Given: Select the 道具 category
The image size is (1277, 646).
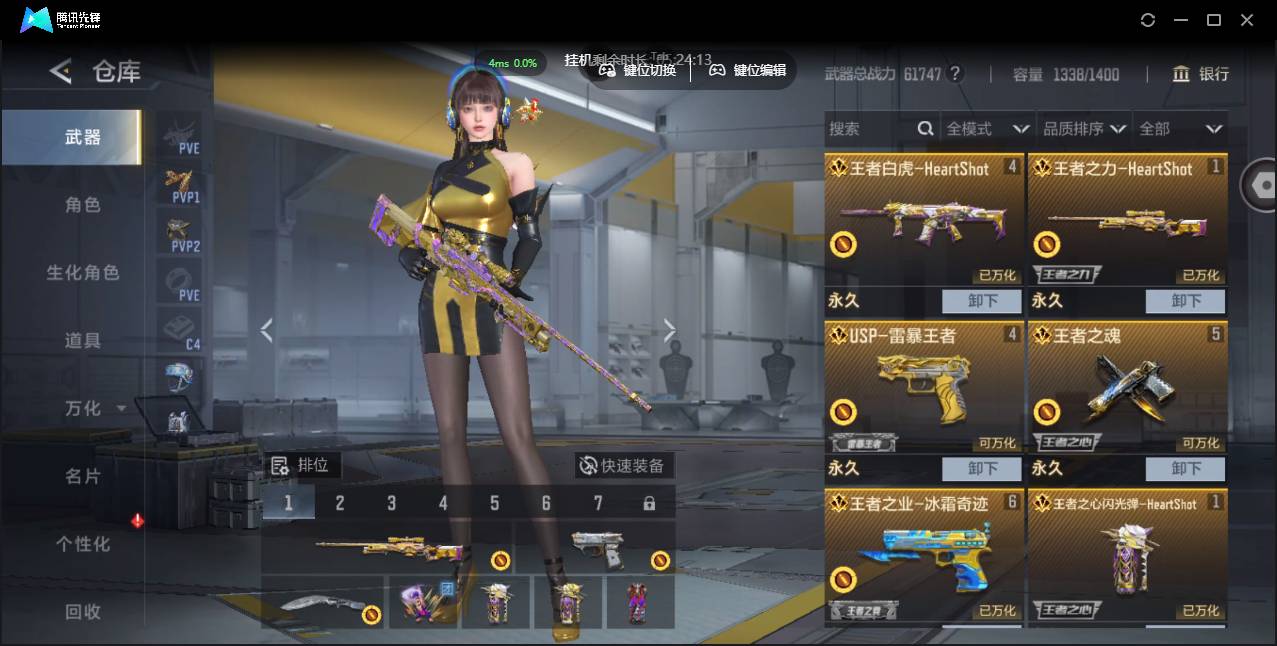Looking at the screenshot, I should tap(83, 341).
